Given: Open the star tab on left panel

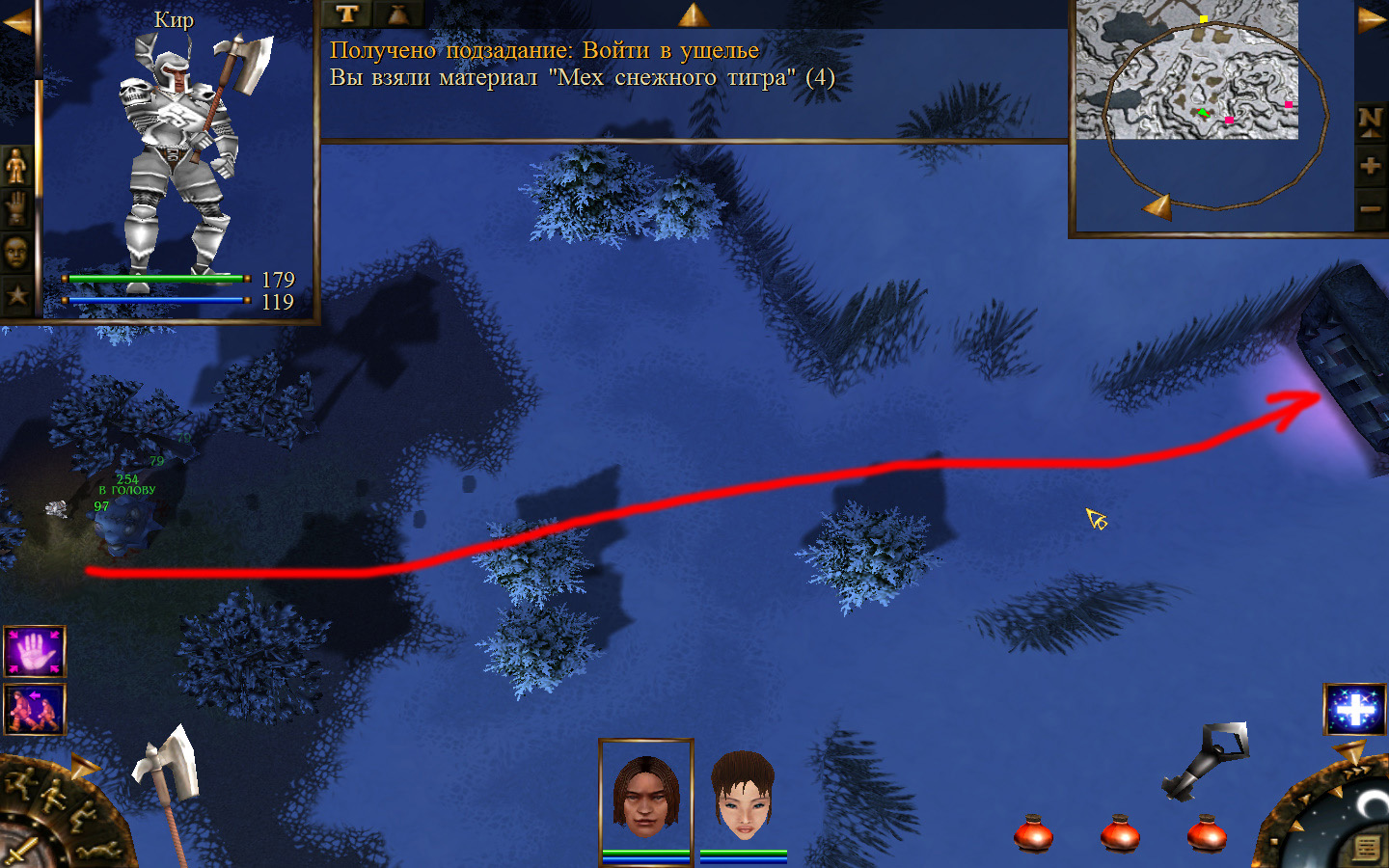Looking at the screenshot, I should click(16, 295).
